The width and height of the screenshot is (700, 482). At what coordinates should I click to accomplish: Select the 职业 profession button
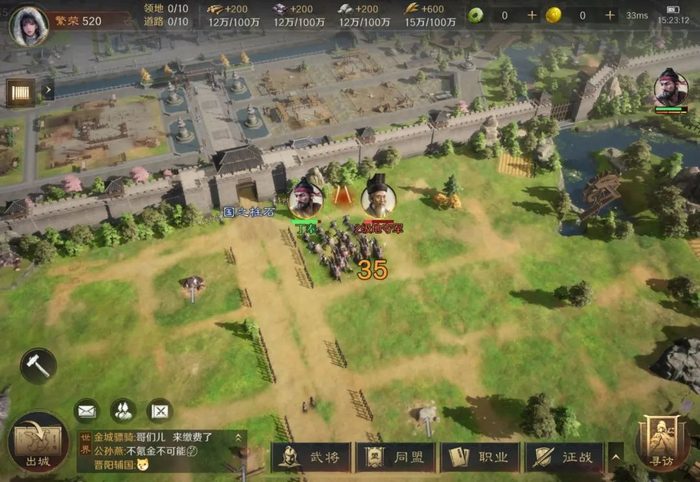[x=481, y=457]
